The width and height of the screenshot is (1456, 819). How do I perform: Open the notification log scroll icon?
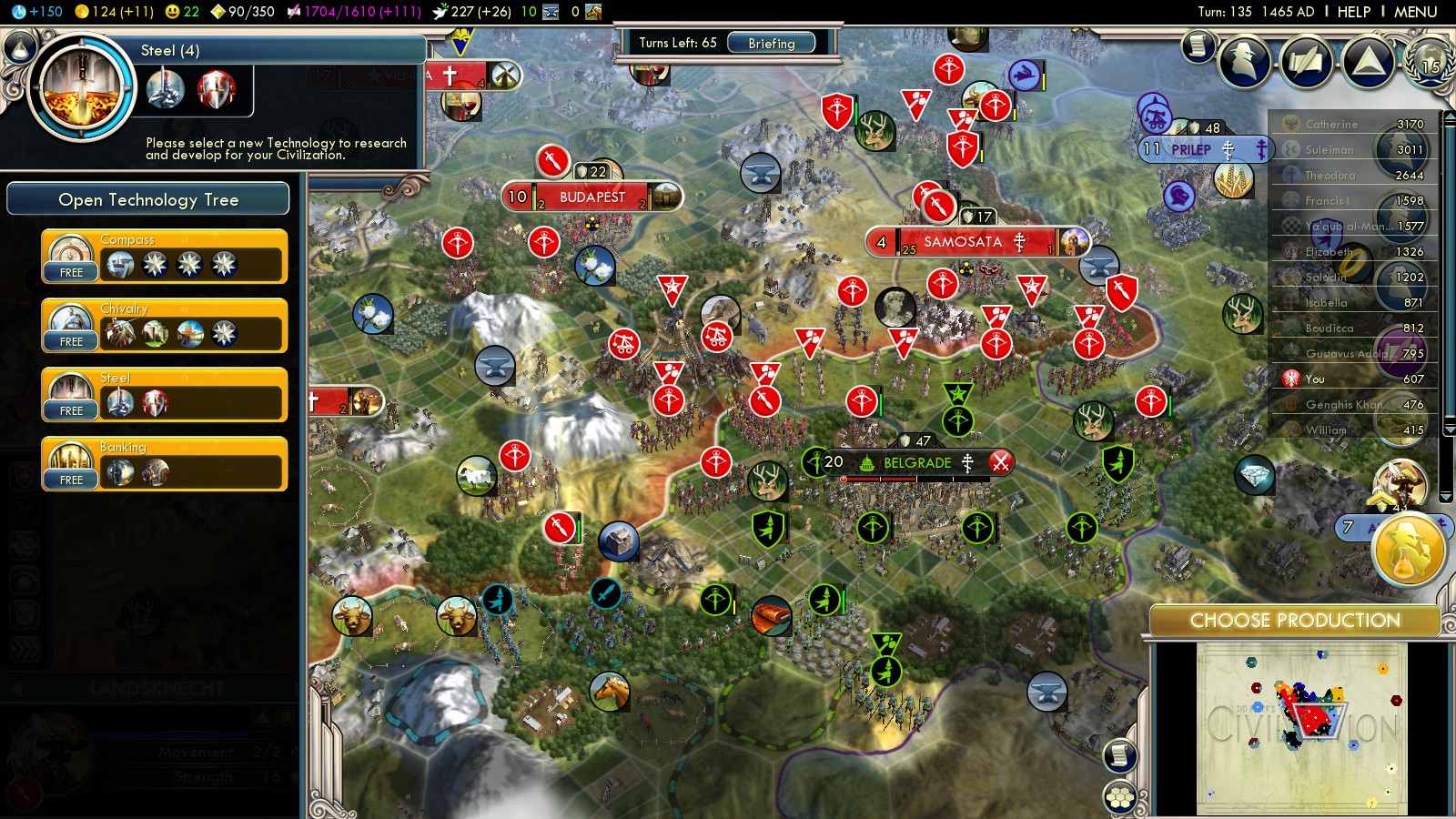pos(1198,45)
